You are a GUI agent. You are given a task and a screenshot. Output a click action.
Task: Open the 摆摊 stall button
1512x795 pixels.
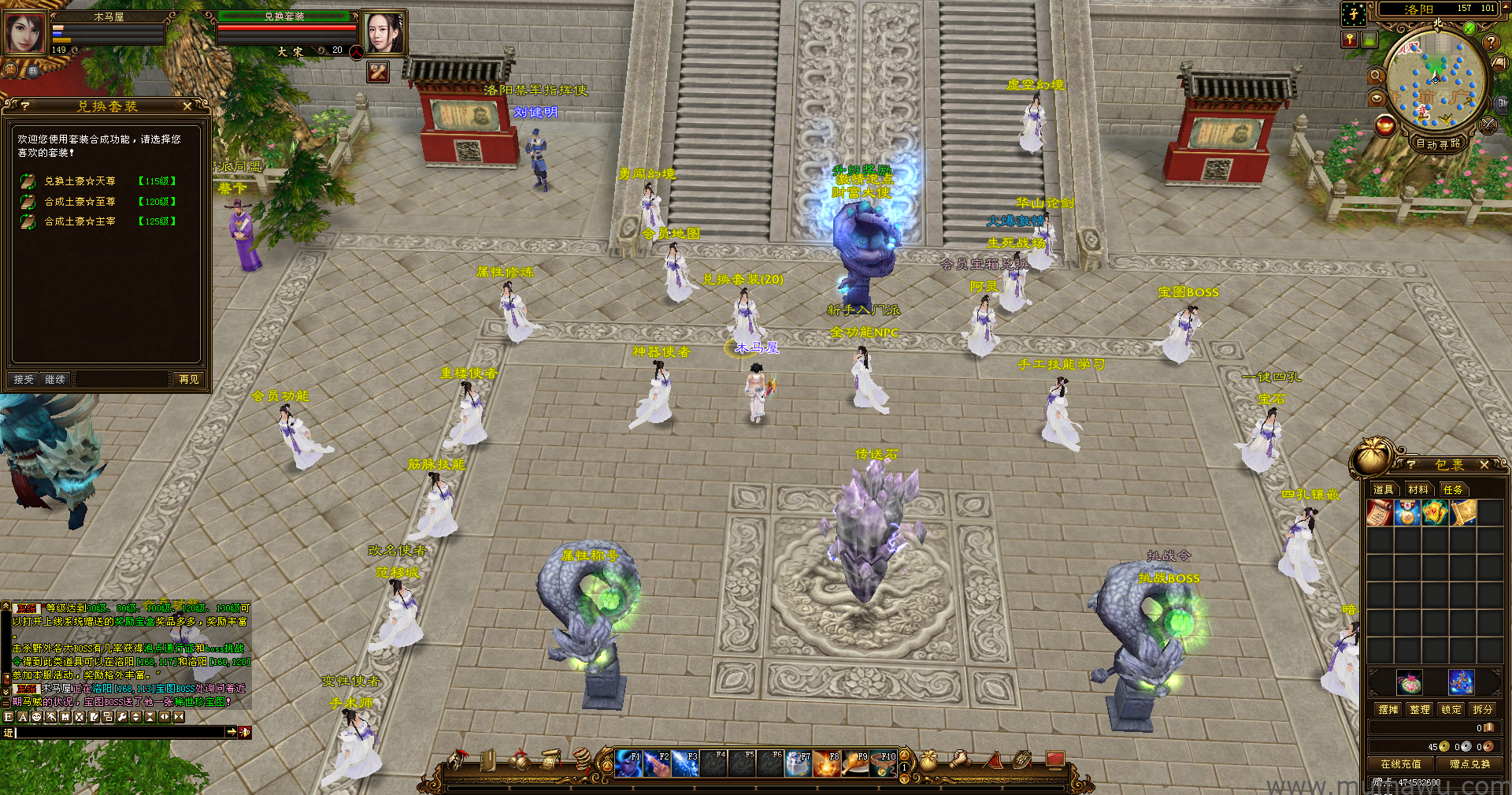(1388, 709)
